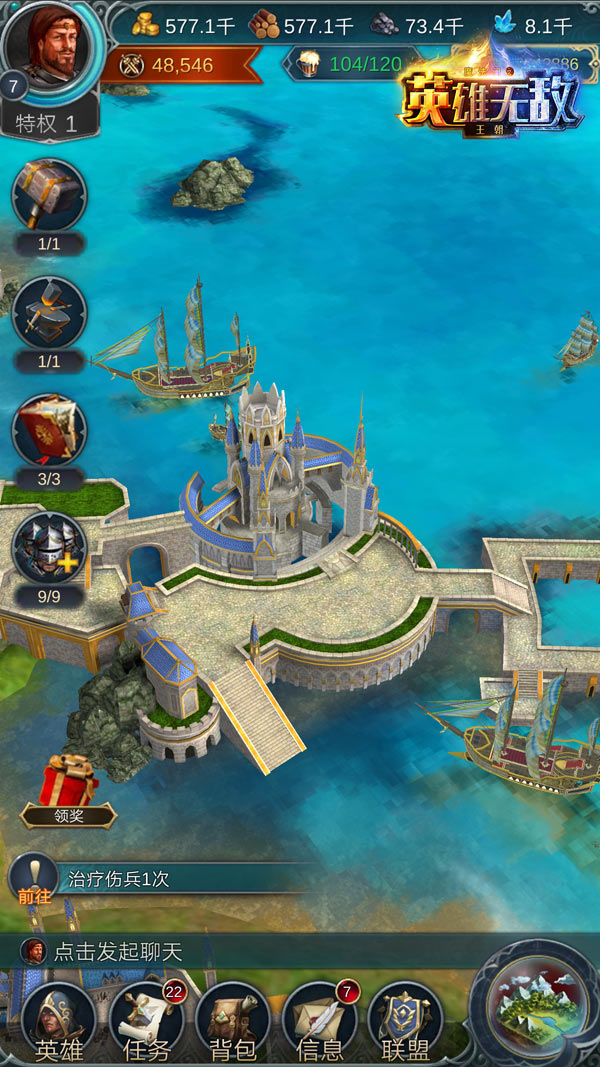Open the 信息 messages mailbox
Viewport: 600px width, 1067px height.
point(320,1022)
